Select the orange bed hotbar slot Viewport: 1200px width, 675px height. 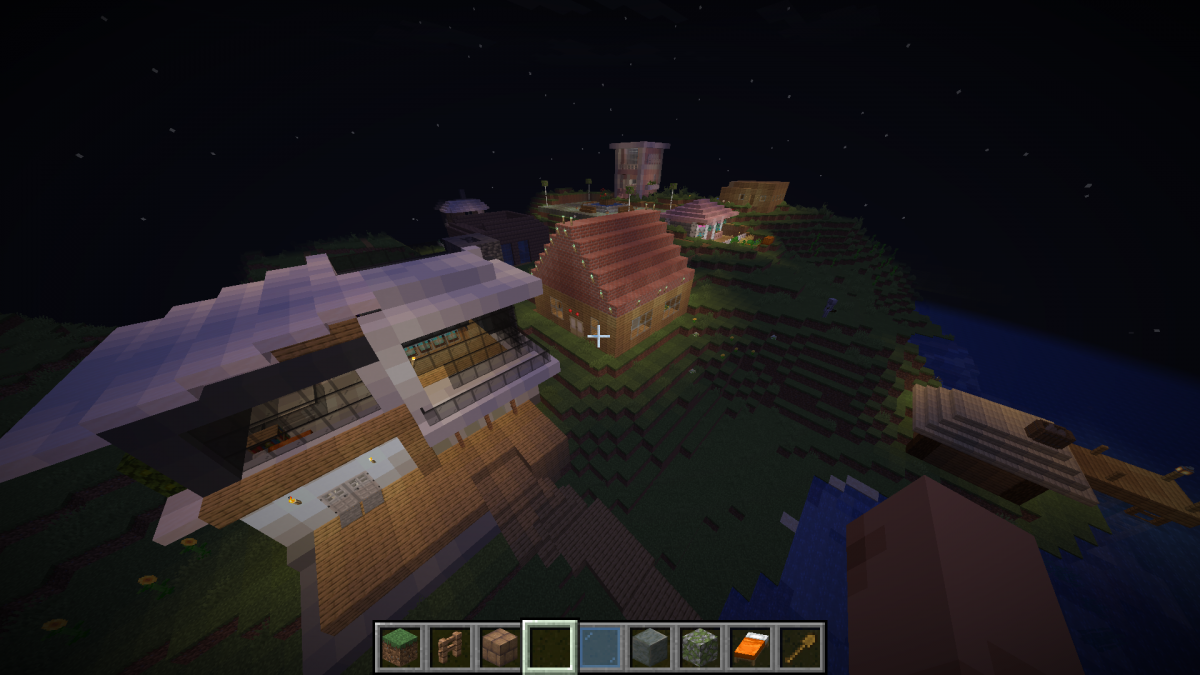pos(750,647)
